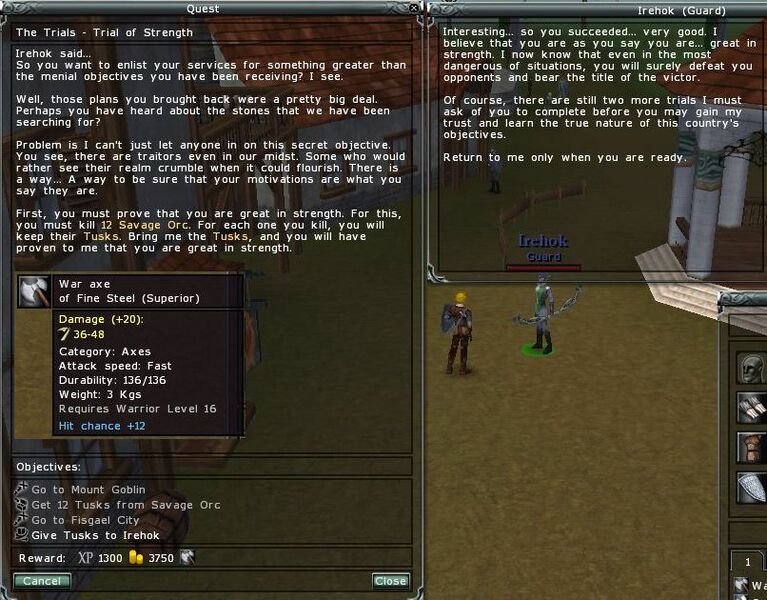Click the gloves equipment slot

[x=752, y=406]
